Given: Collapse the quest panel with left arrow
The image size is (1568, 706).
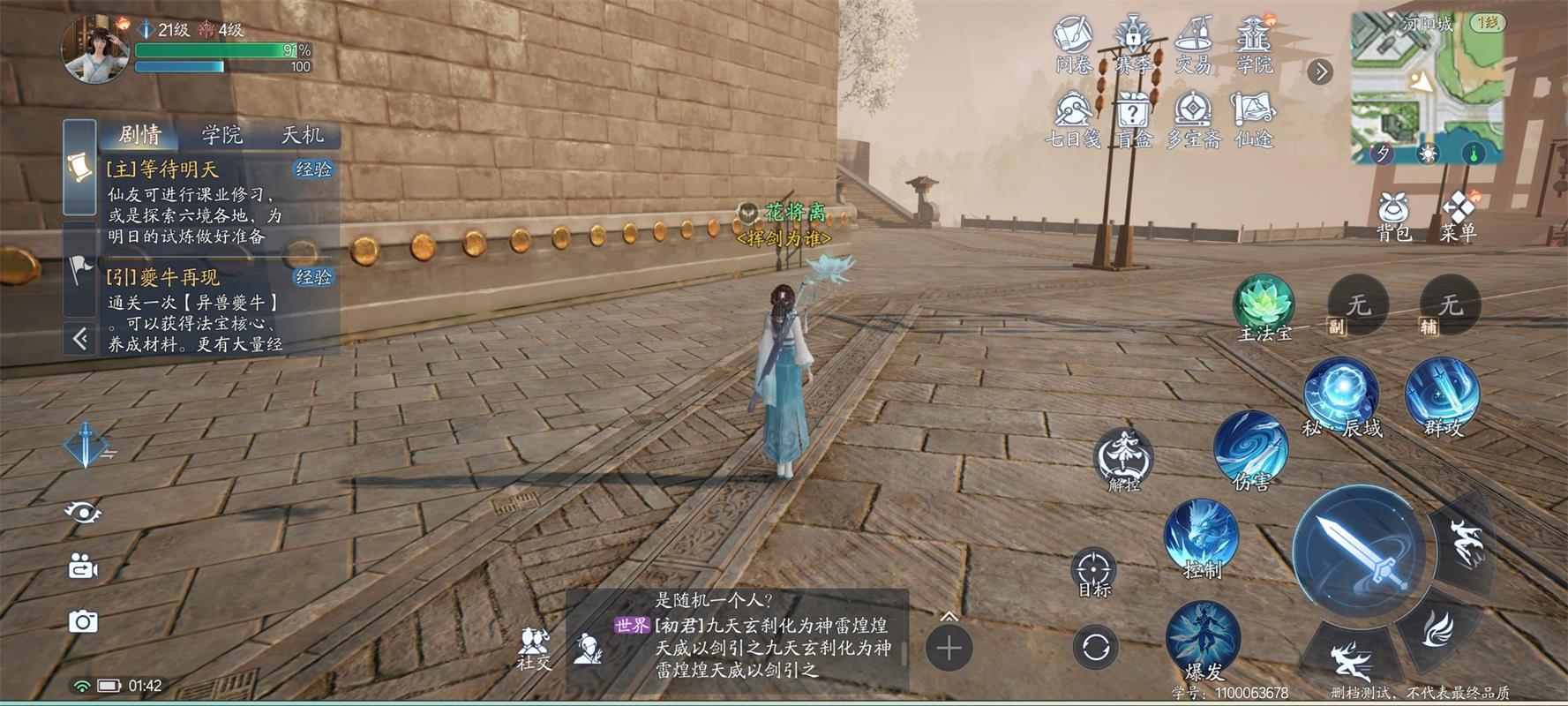Looking at the screenshot, I should (80, 336).
